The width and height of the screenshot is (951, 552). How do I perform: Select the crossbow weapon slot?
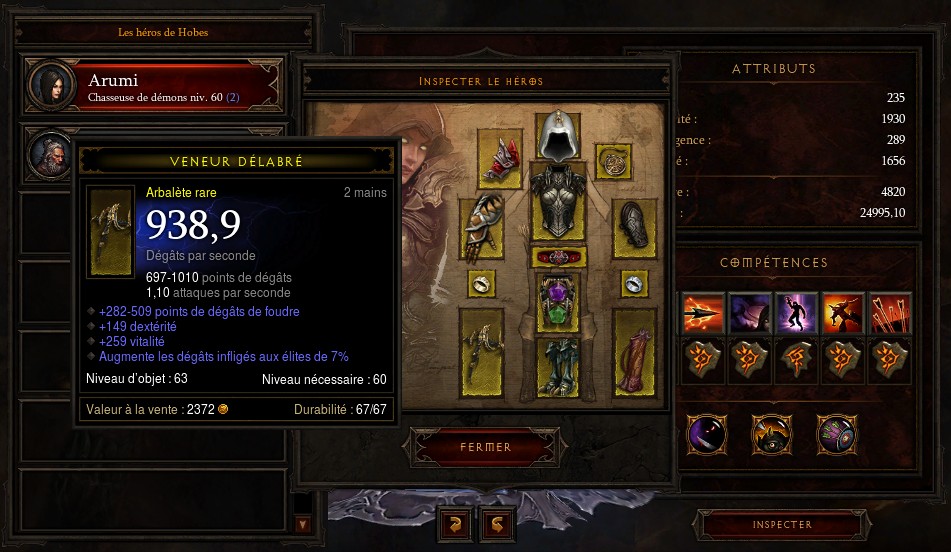(x=482, y=350)
